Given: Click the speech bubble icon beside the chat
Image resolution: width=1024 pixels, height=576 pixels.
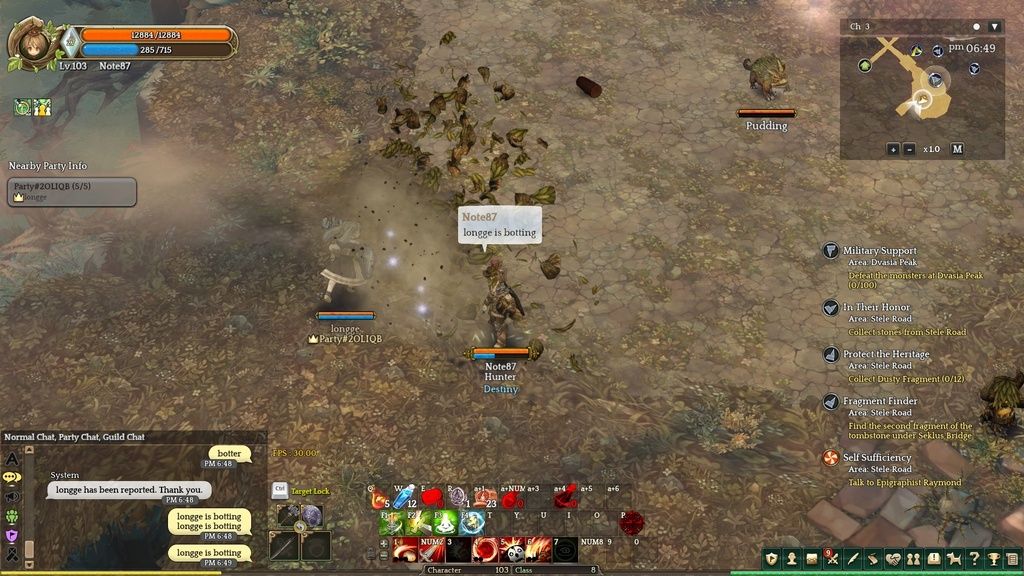Looking at the screenshot, I should (12, 477).
